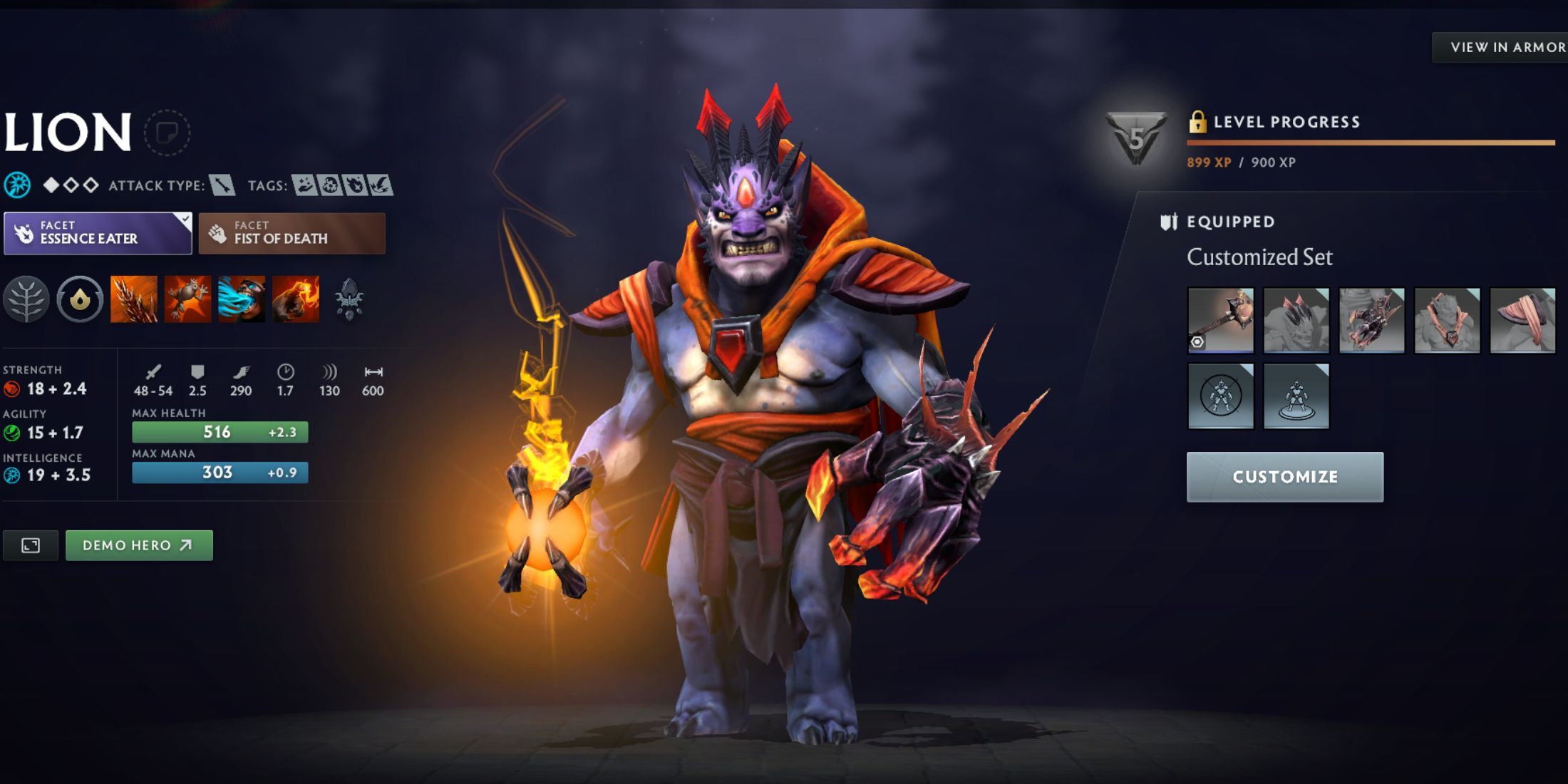Screen dimensions: 1568x784
Task: Select the Essence Eater facet
Action: click(x=98, y=233)
